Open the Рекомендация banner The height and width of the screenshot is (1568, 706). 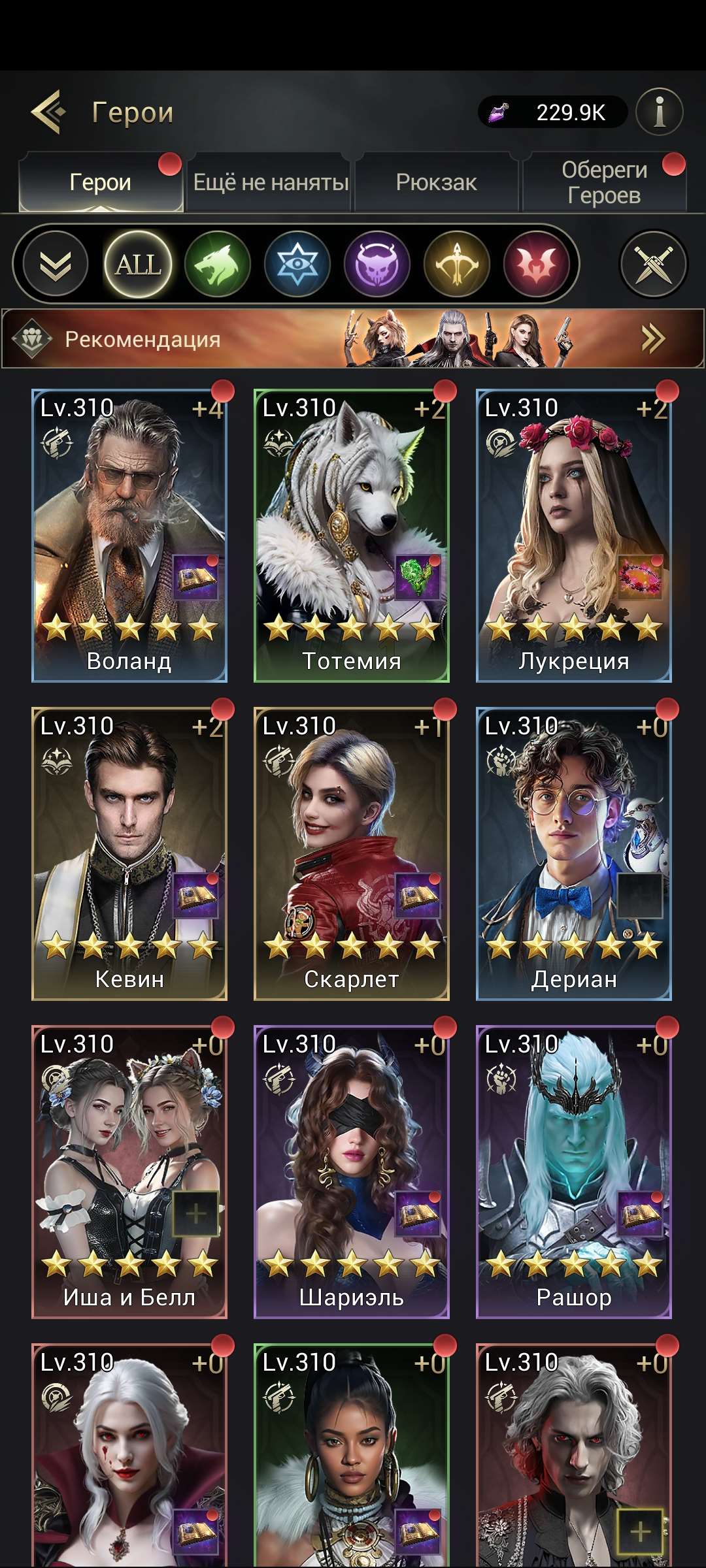[353, 338]
